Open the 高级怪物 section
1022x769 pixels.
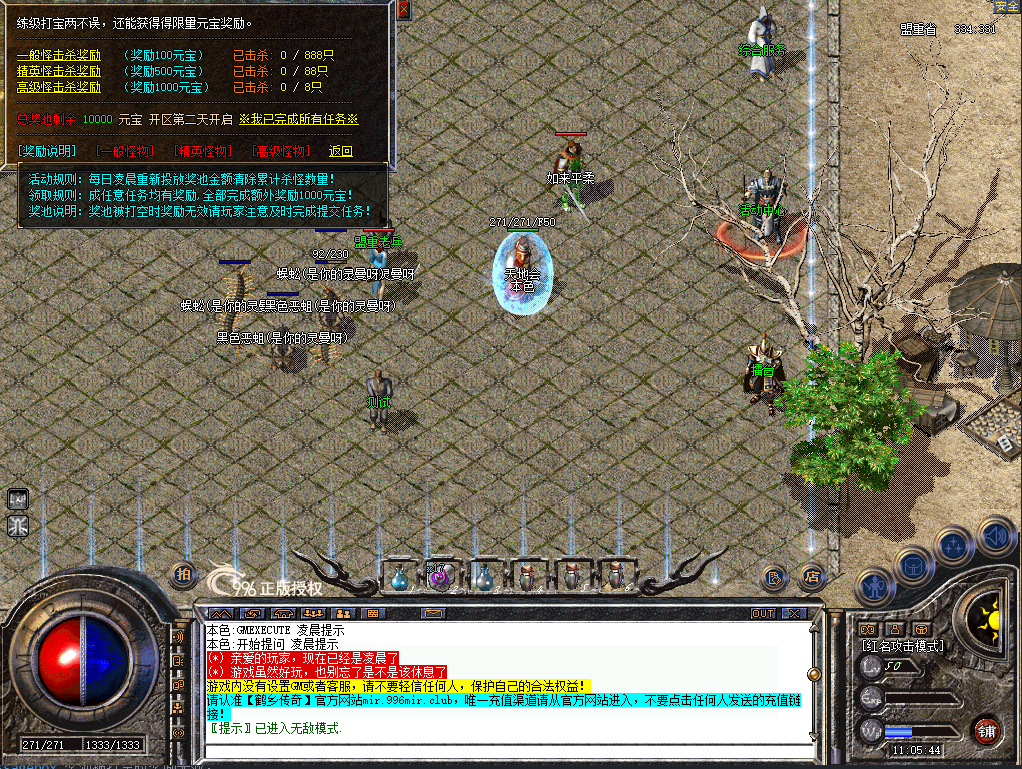[x=281, y=151]
